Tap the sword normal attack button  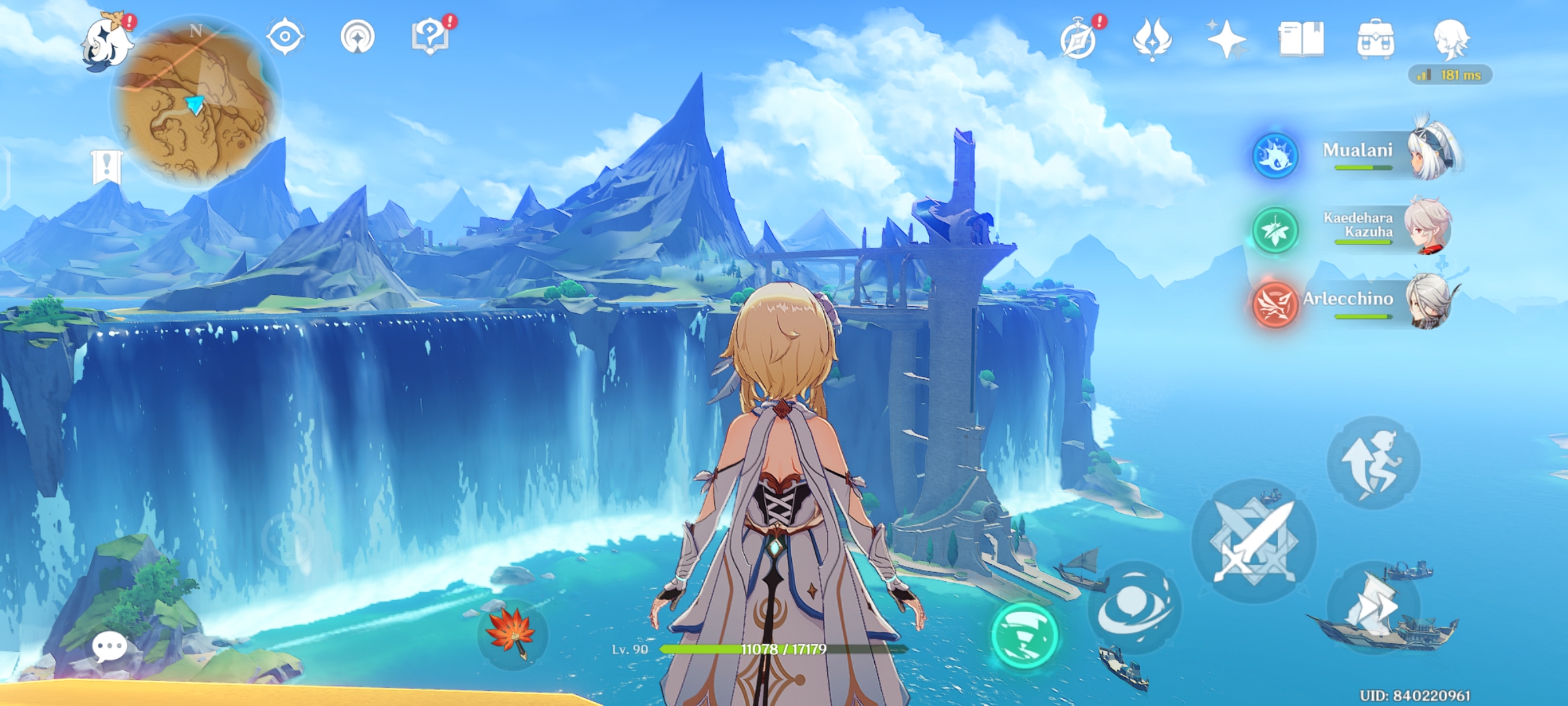pyautogui.click(x=1254, y=541)
